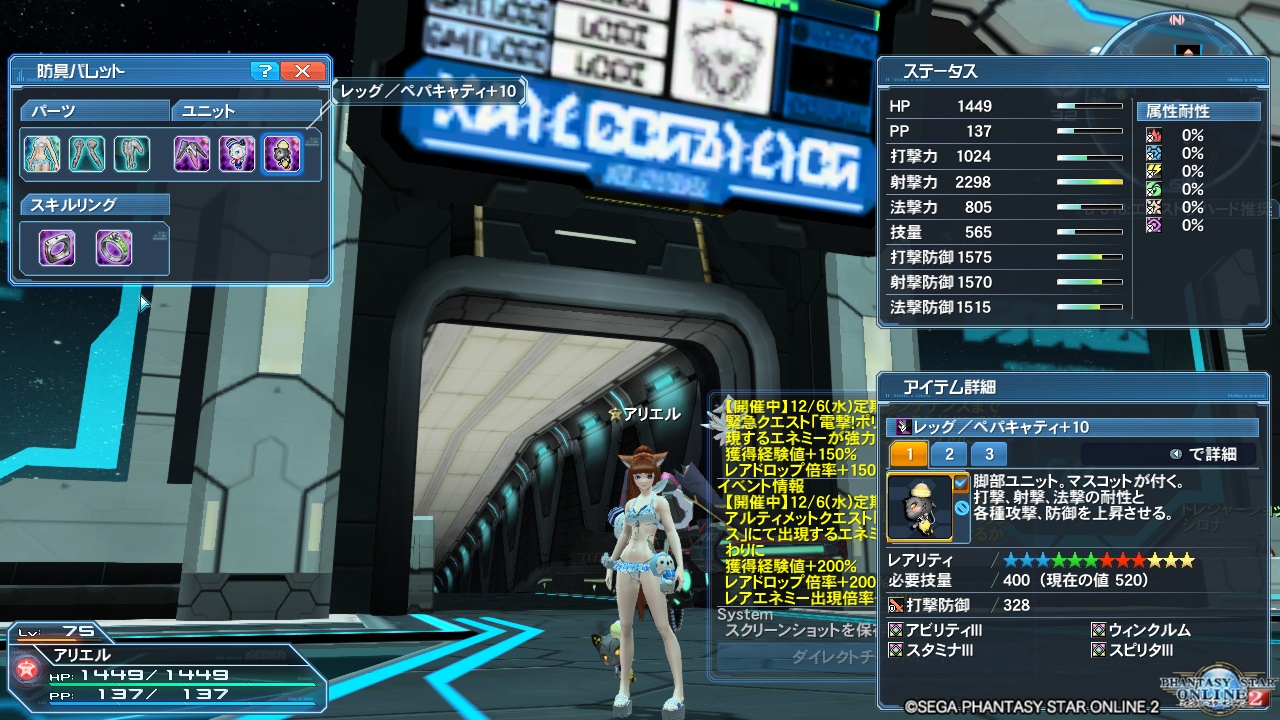Click the HP stat bar in ステータス
Viewport: 1280px width, 720px height.
pos(1089,106)
